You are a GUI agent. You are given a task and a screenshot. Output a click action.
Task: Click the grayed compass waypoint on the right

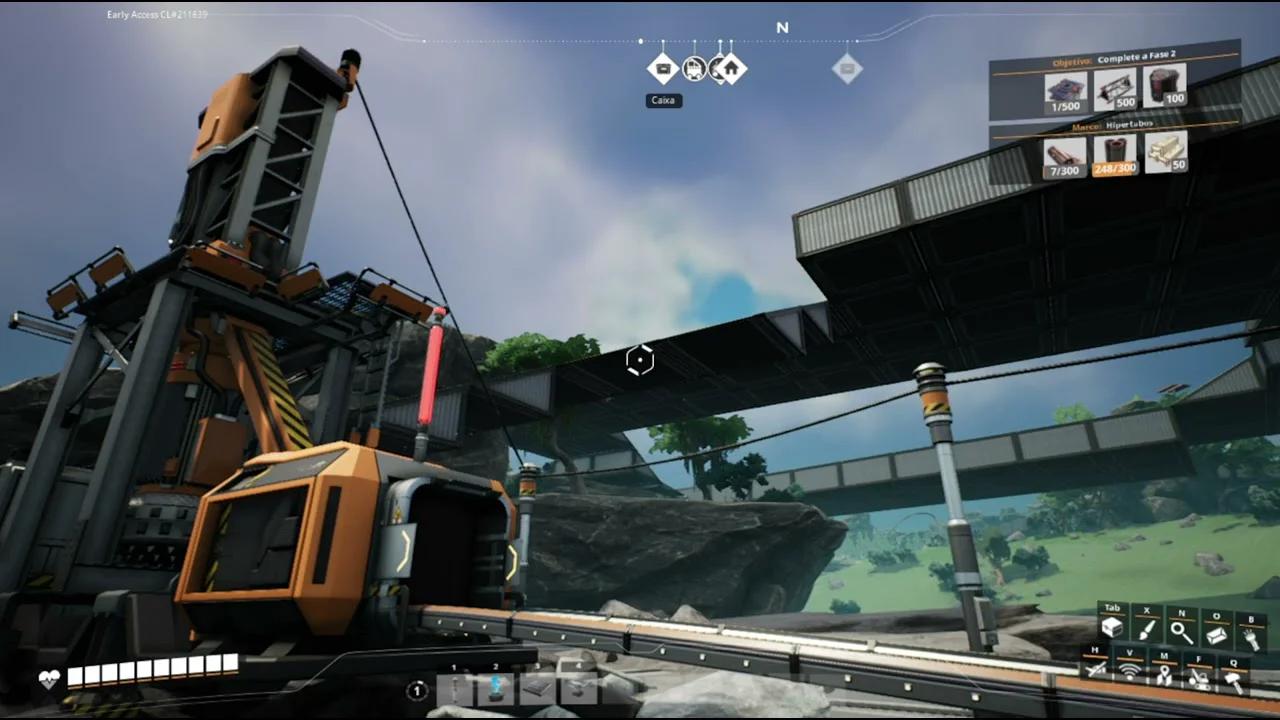847,68
